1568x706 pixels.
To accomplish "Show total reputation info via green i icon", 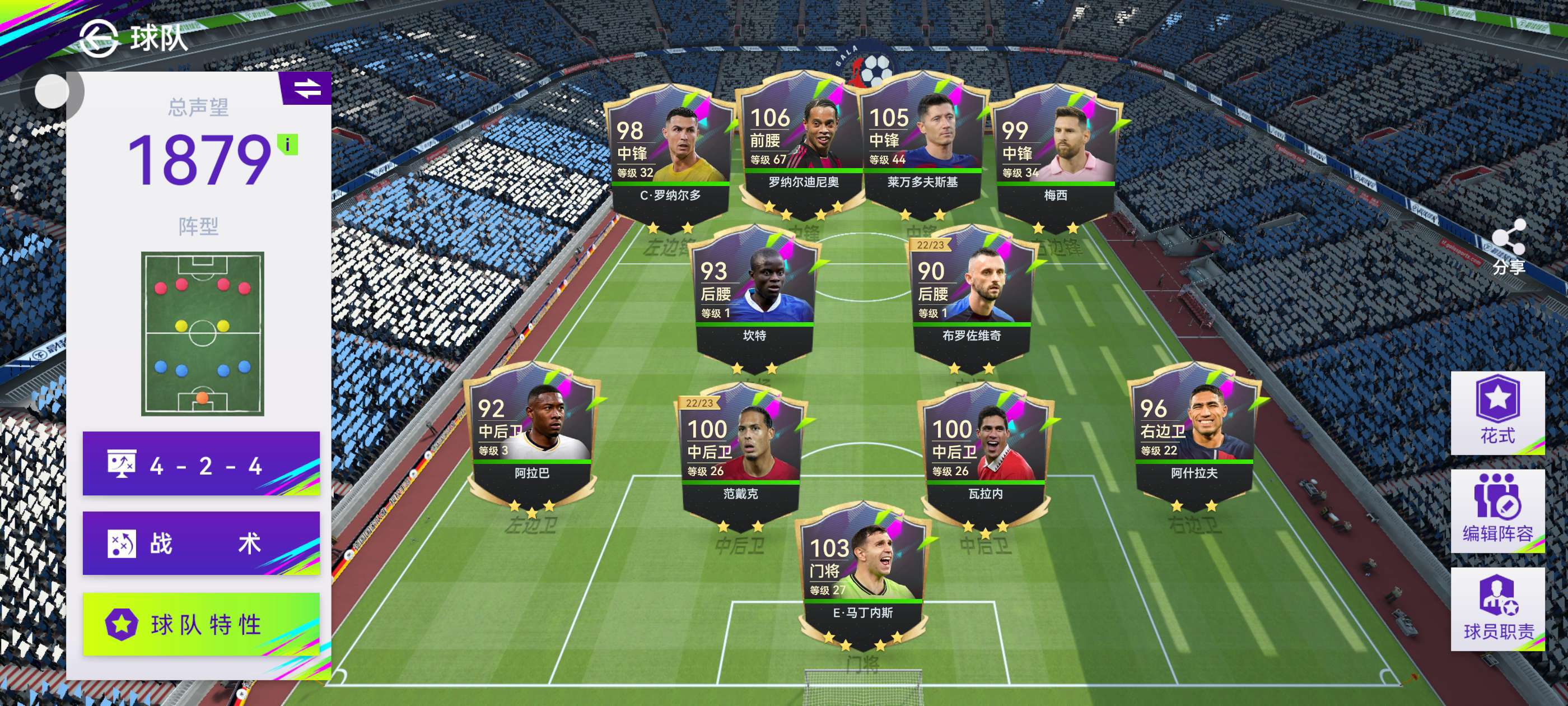I will (x=287, y=145).
